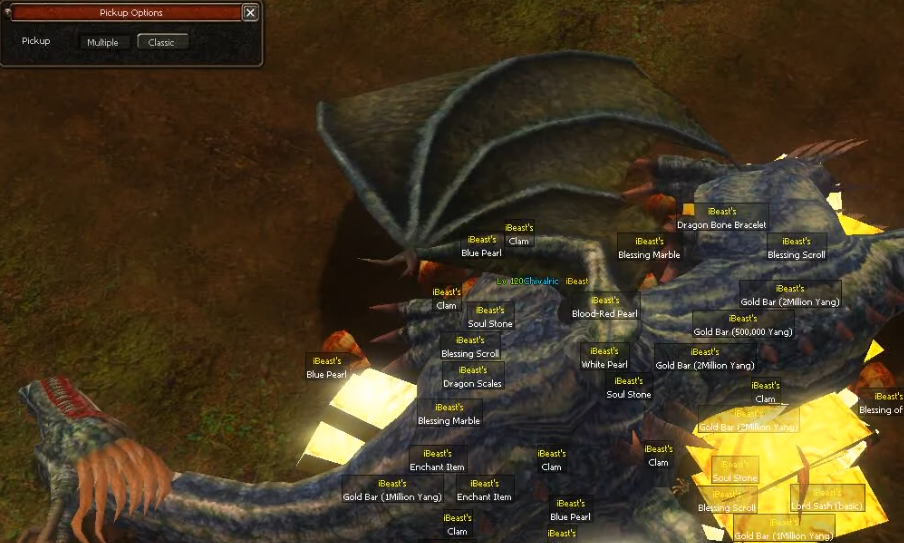Select the Classic pickup mode
This screenshot has height=543, width=904.
pyautogui.click(x=162, y=42)
